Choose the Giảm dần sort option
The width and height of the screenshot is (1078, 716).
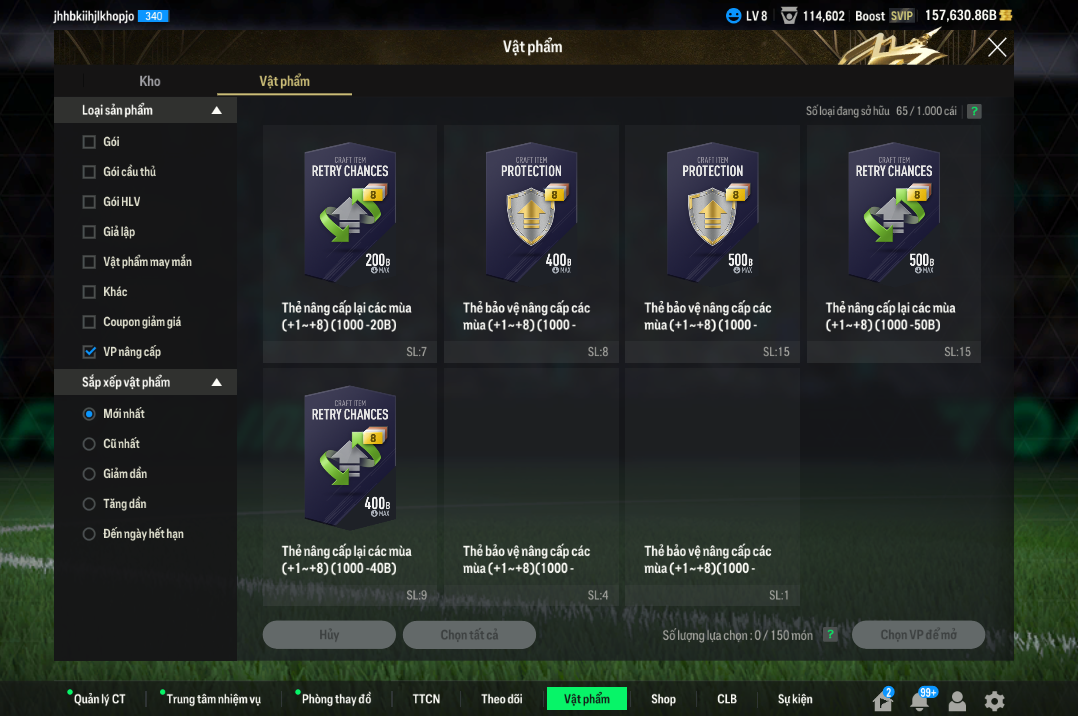[x=89, y=474]
